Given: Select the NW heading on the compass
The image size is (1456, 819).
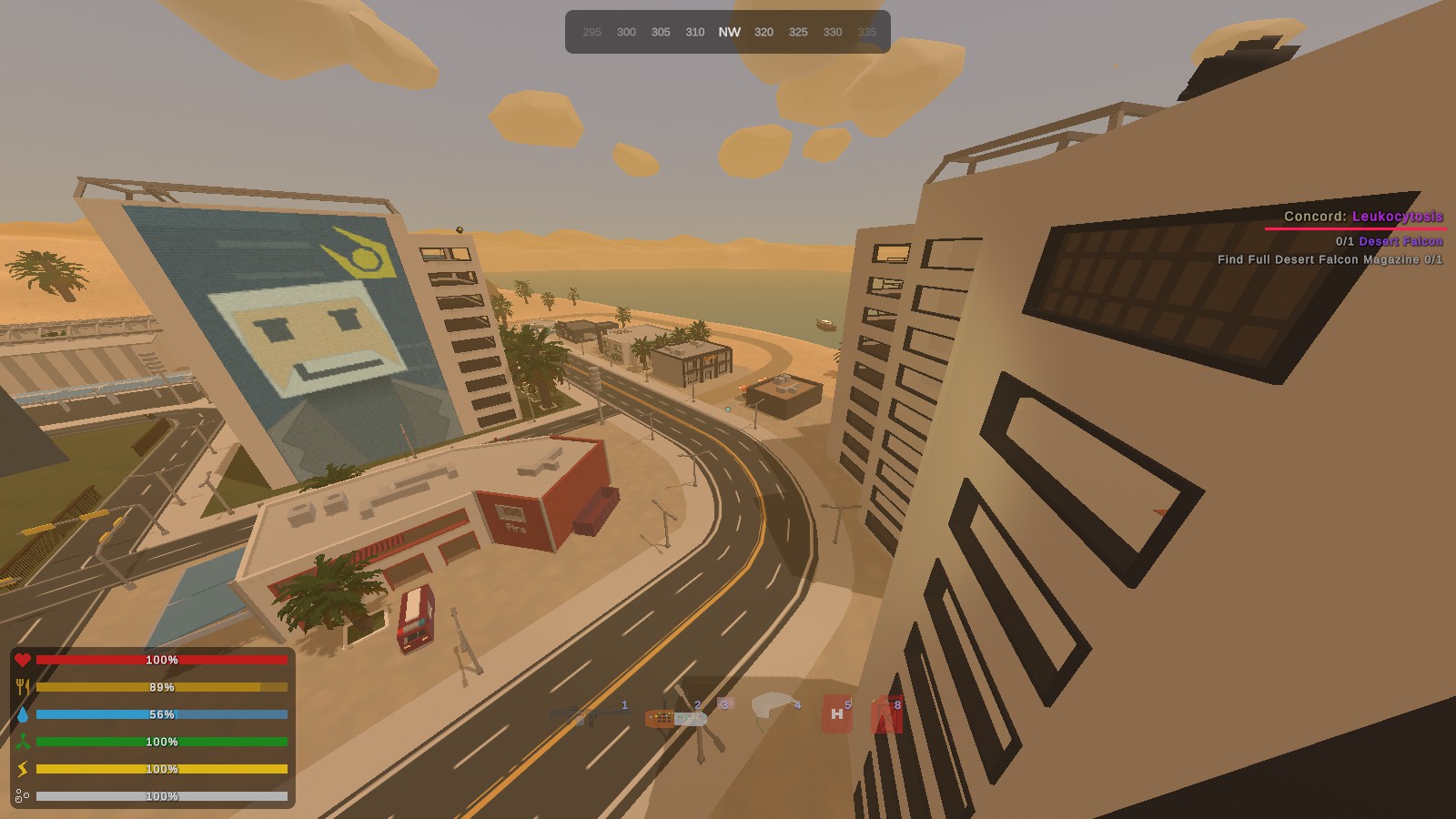Looking at the screenshot, I should click(729, 31).
